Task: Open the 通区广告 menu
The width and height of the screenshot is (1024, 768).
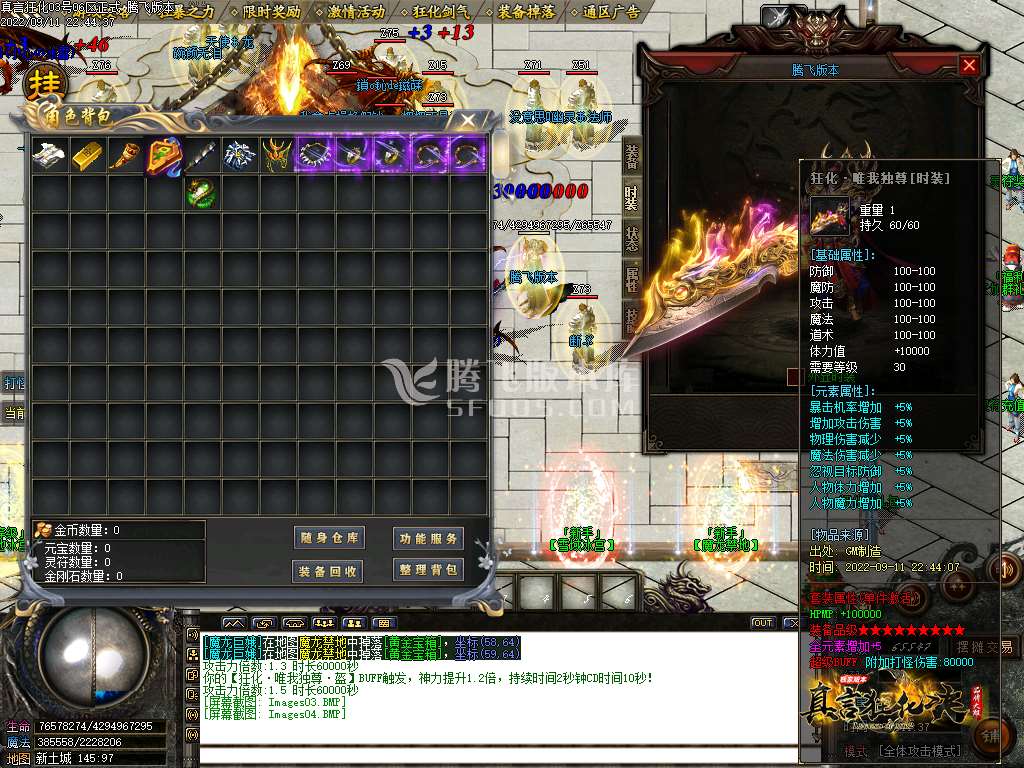Action: (612, 12)
